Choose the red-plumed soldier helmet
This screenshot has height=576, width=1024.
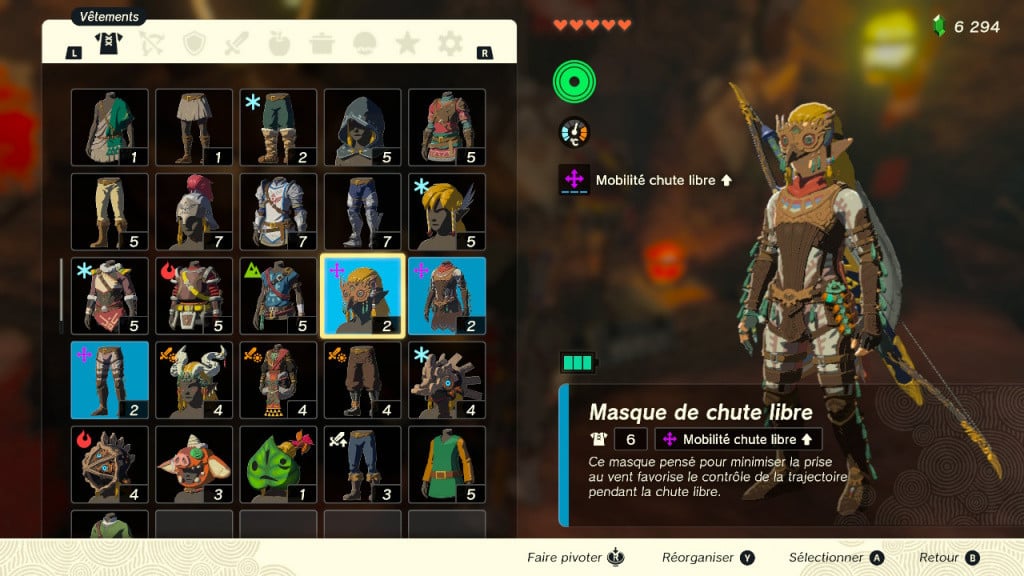[194, 211]
